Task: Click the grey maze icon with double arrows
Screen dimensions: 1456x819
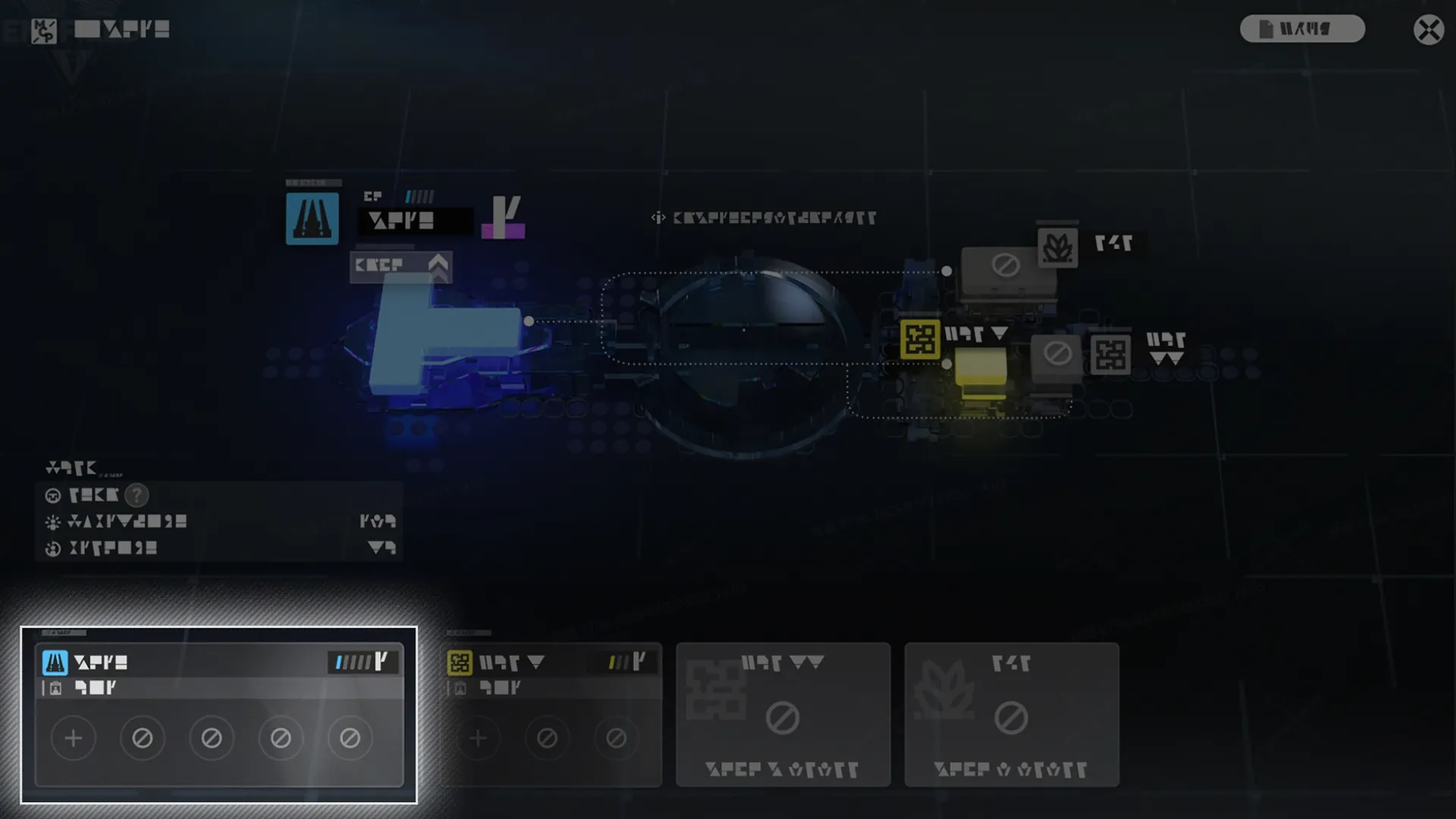Action: pos(1110,354)
